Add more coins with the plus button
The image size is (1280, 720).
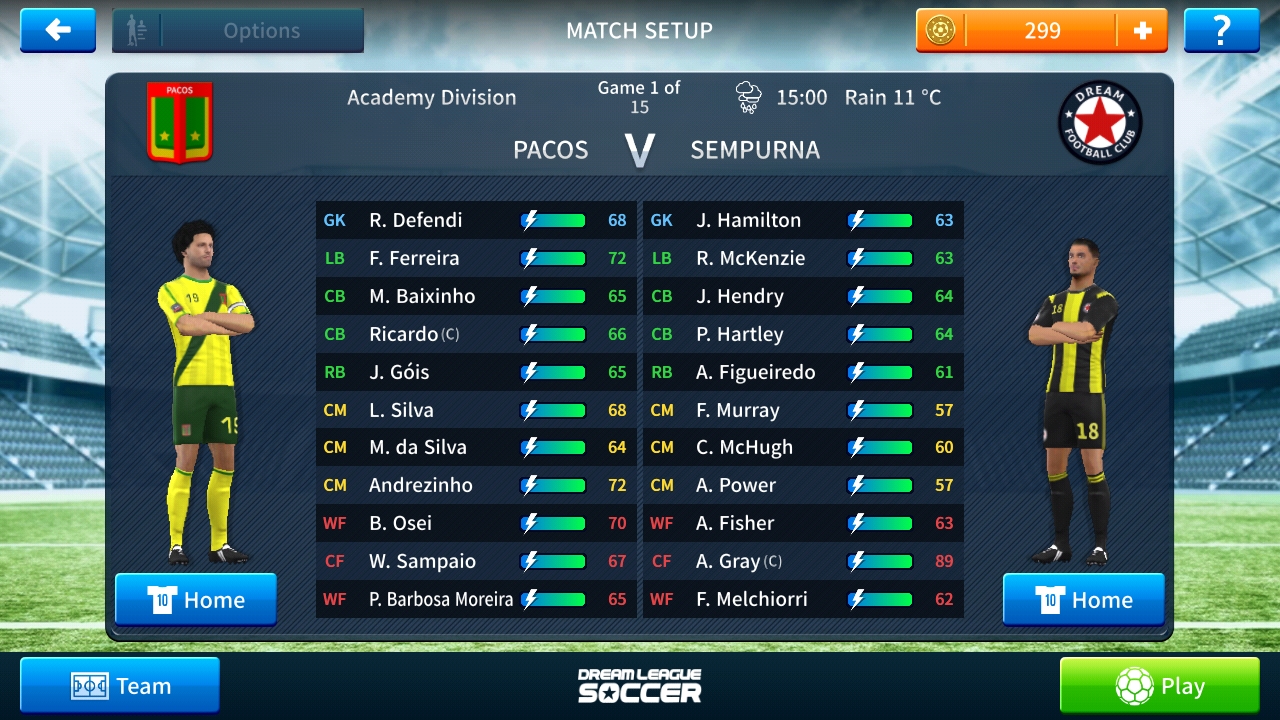1142,31
